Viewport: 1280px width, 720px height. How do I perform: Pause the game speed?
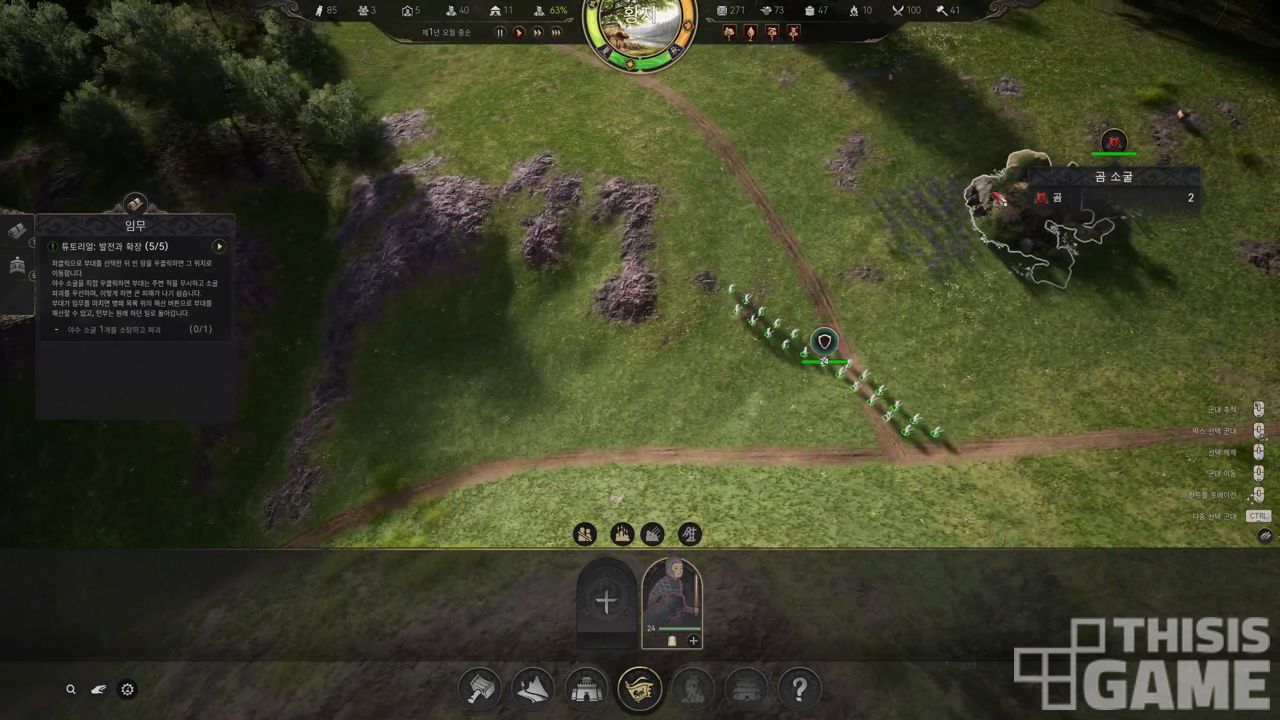501,32
